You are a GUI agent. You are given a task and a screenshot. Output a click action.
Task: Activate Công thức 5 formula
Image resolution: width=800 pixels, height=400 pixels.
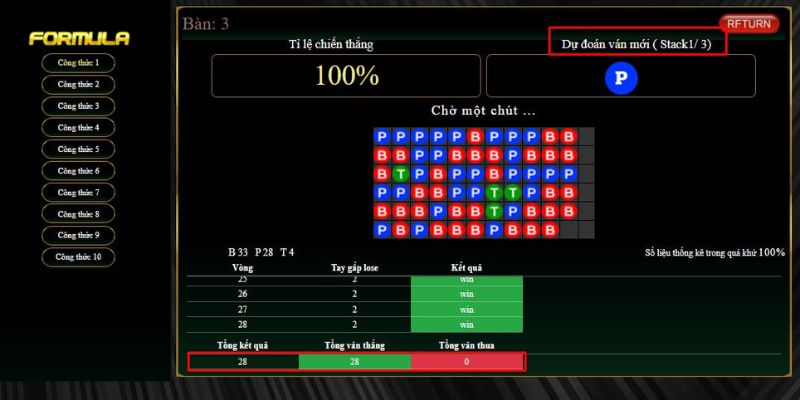(78, 149)
